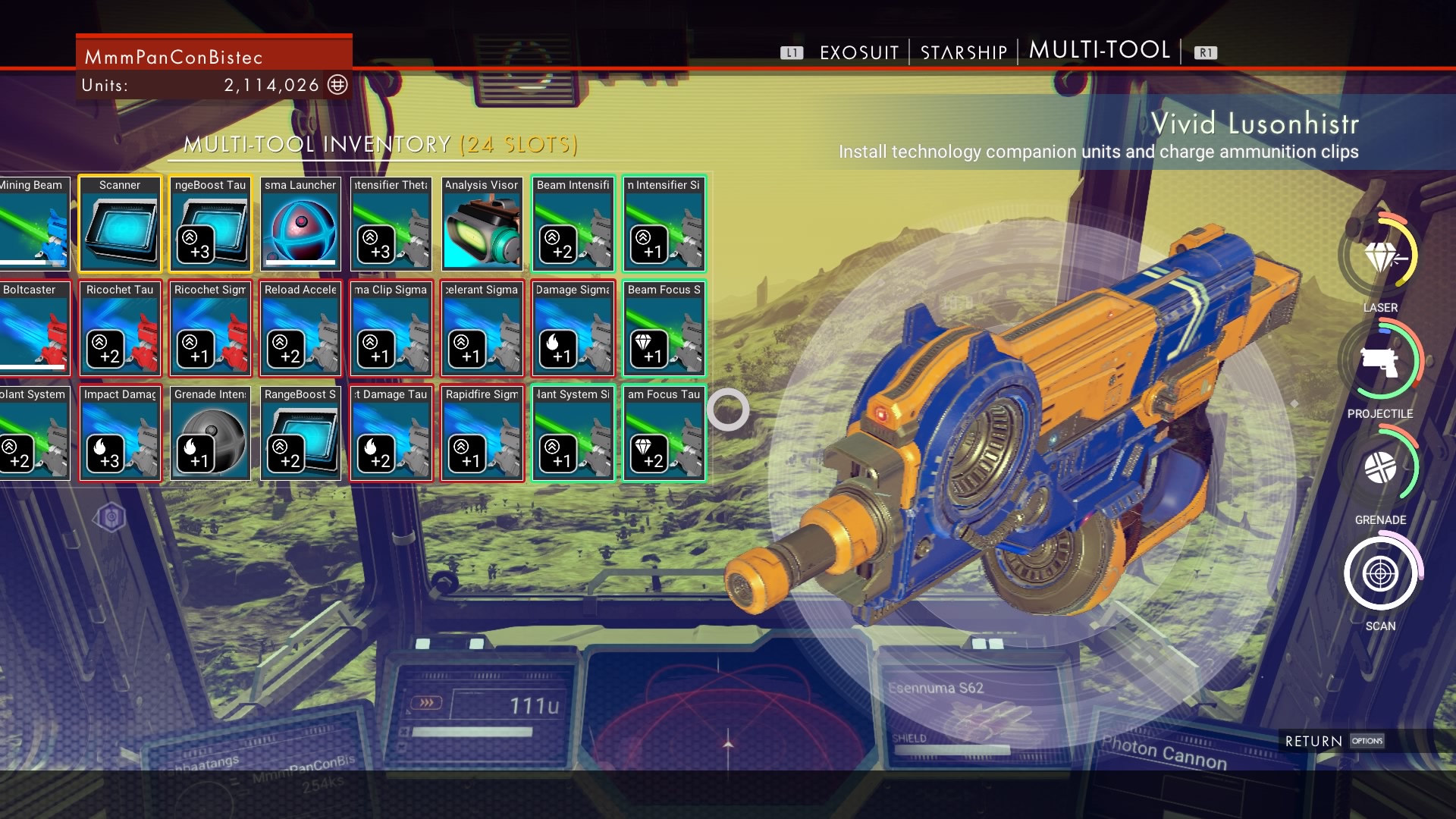Select the Reload Accelerant upgrade slot
Viewport: 1456px width, 819px height.
click(x=300, y=329)
